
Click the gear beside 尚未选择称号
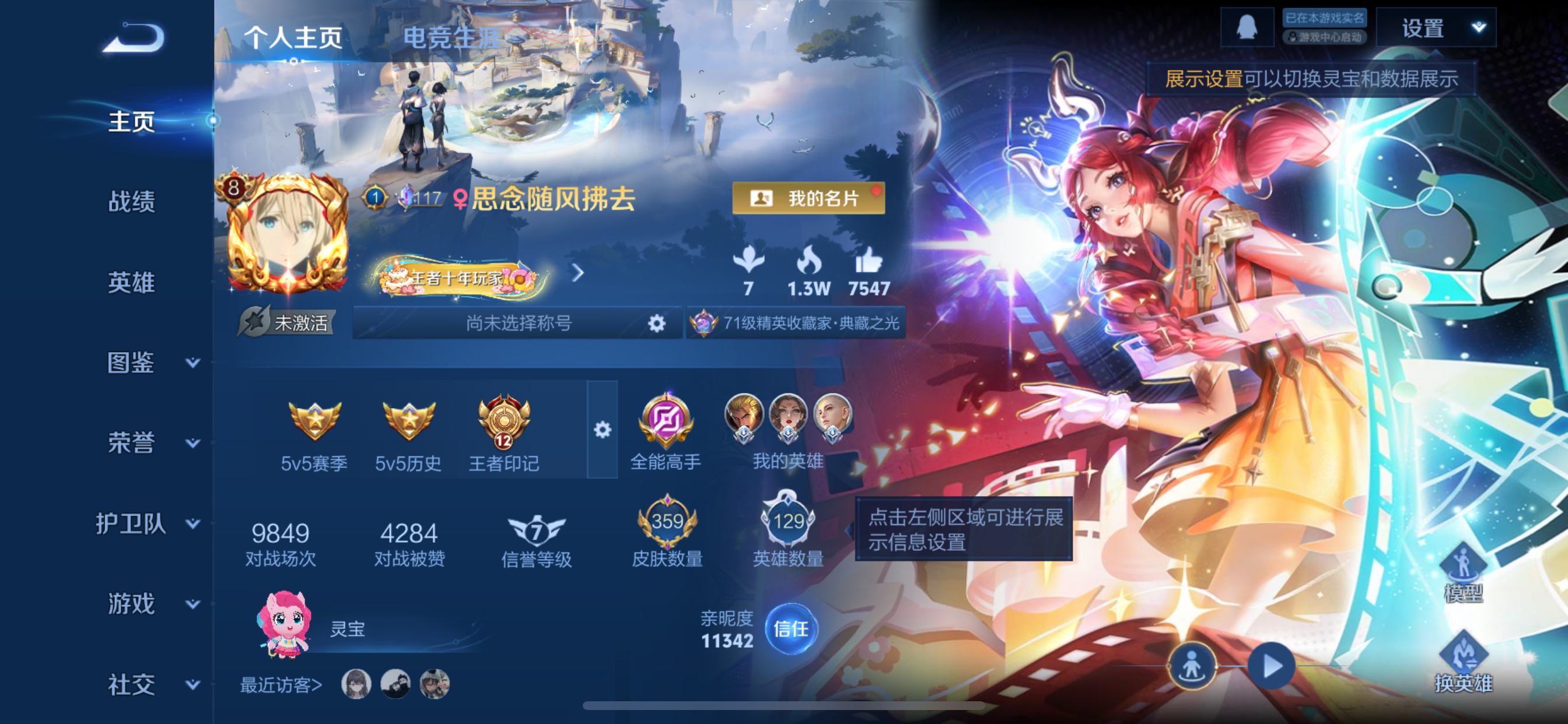tap(657, 324)
